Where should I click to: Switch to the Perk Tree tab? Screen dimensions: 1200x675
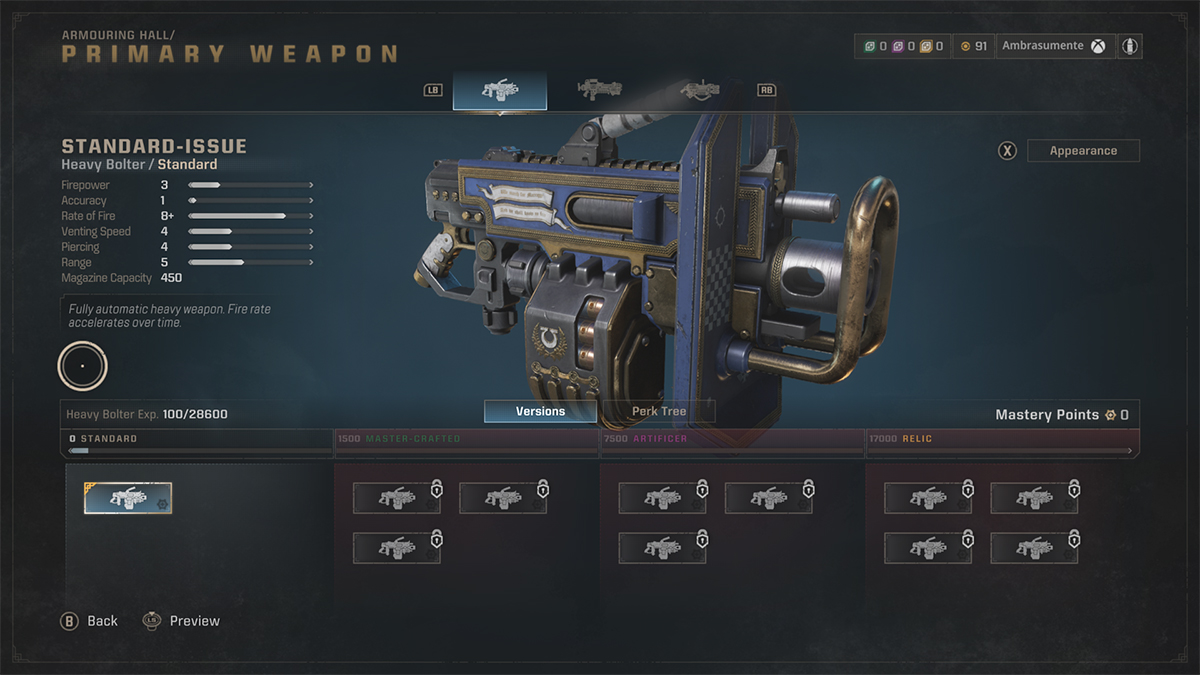click(x=659, y=411)
